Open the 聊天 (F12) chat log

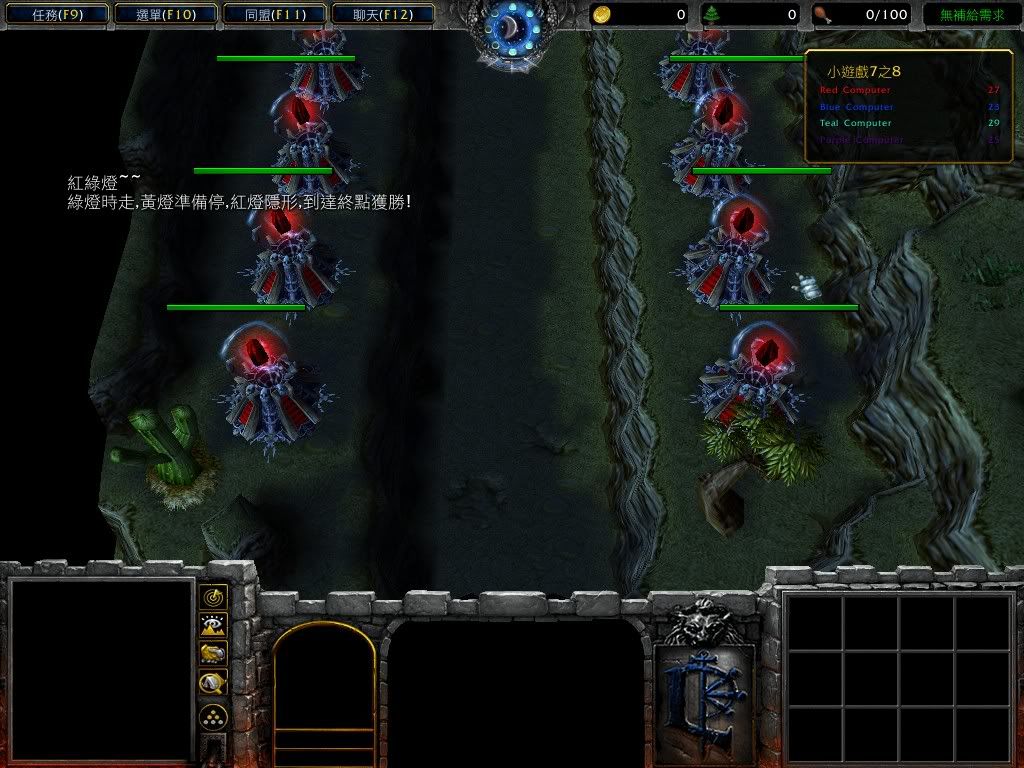(381, 15)
